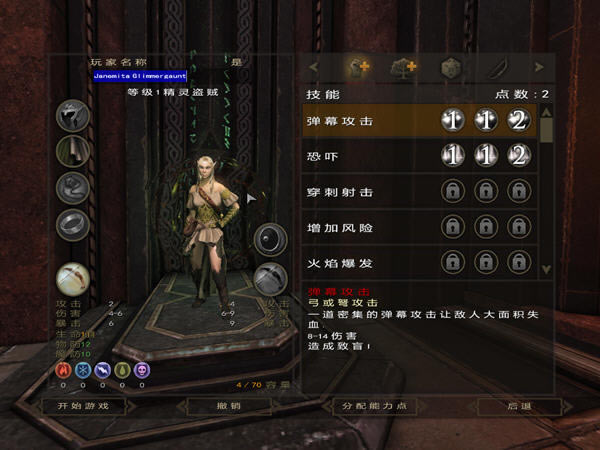Edit the player name field

(x=140, y=75)
